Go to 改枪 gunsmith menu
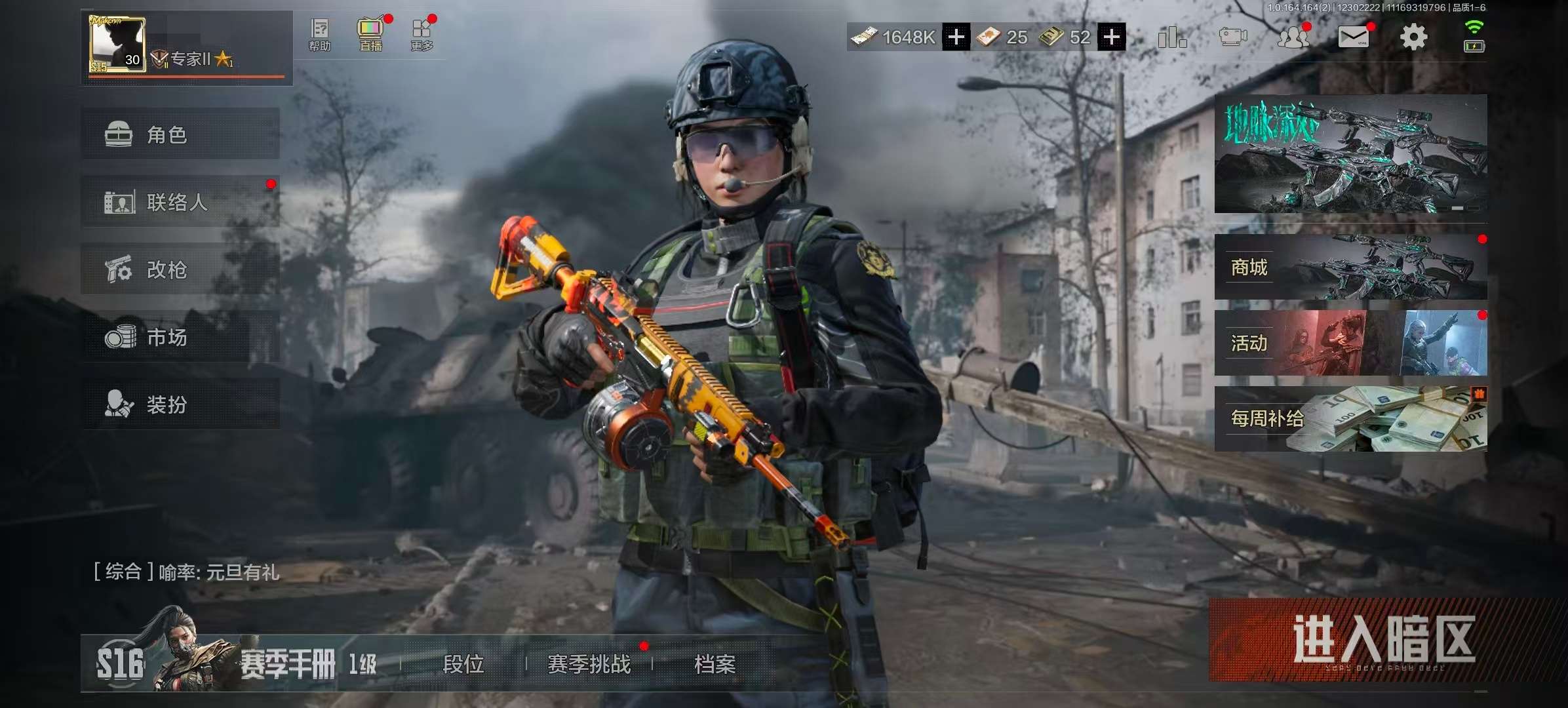This screenshot has height=708, width=1568. click(180, 269)
